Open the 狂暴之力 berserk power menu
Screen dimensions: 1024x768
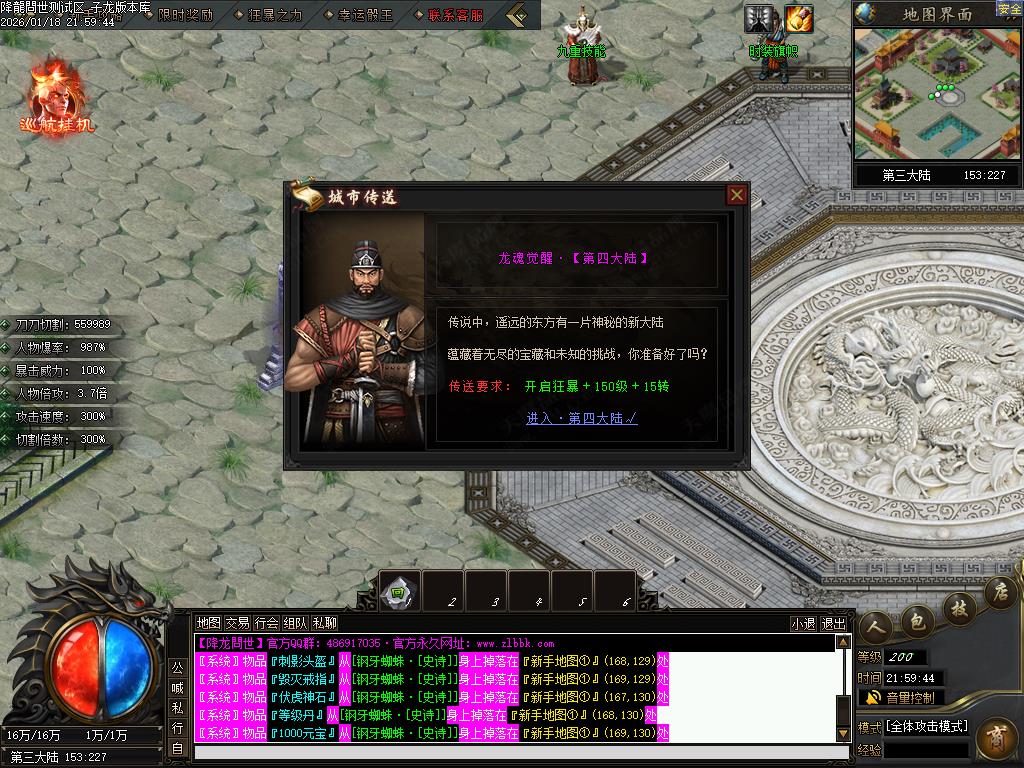pos(273,15)
